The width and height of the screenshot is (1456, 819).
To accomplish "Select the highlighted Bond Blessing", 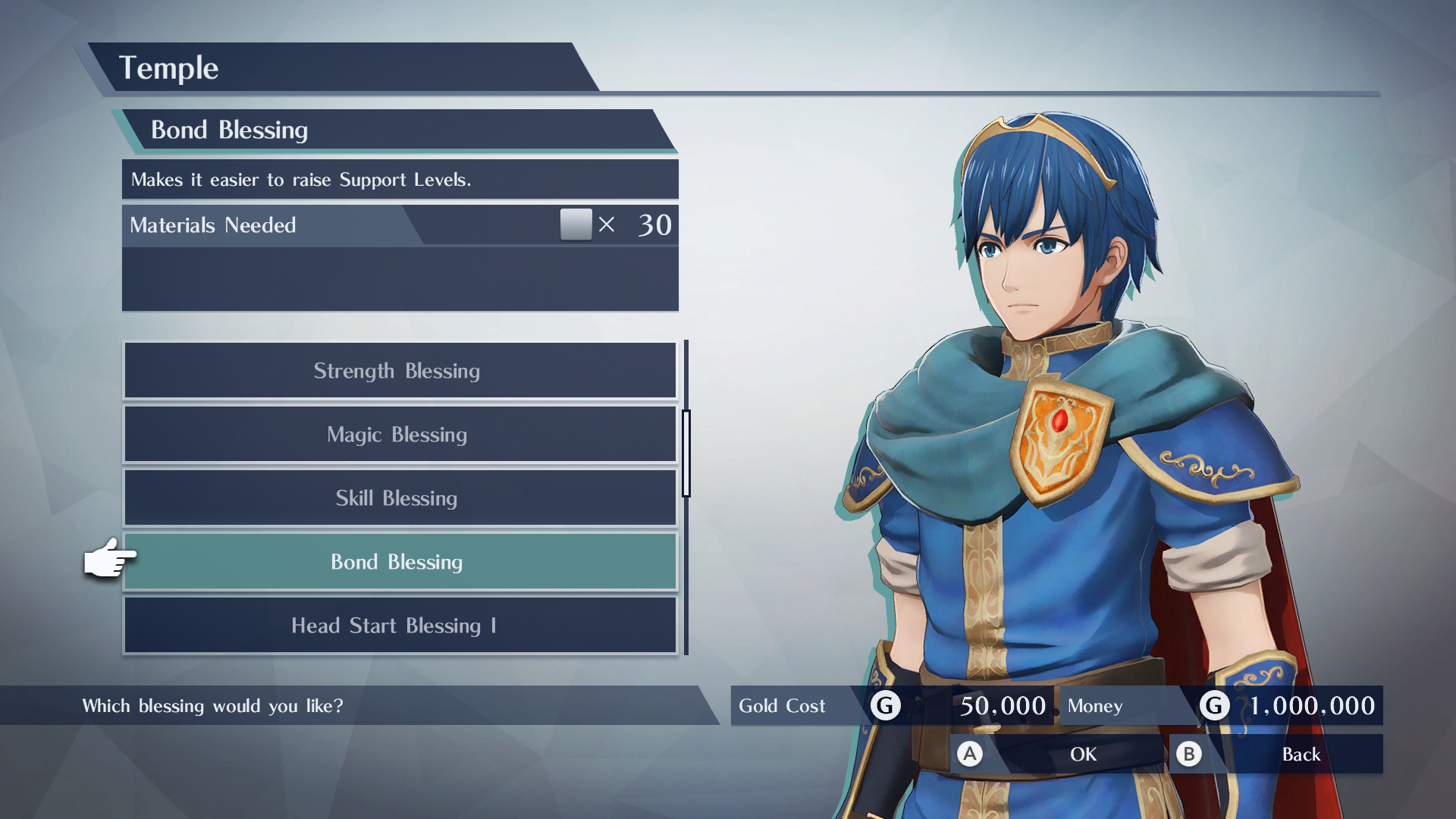I will coord(400,562).
